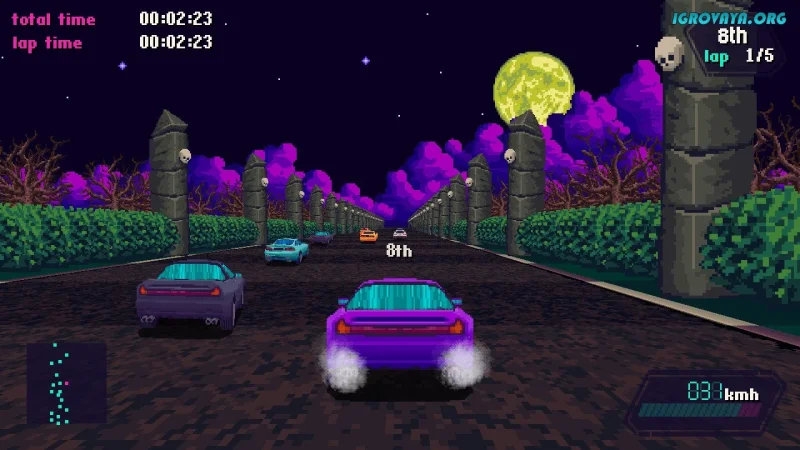Click the track minimap panel
Viewport: 800px width, 450px height.
click(x=66, y=383)
